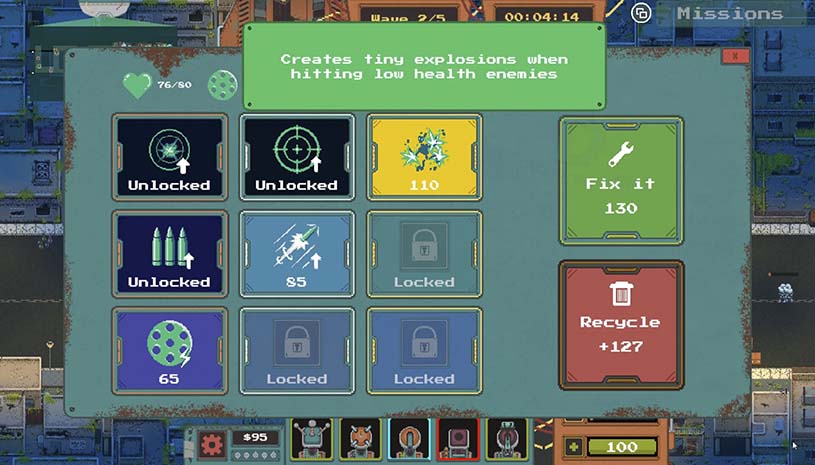Image resolution: width=815 pixels, height=465 pixels.
Task: Click the green plus button beside 100
Action: 573,447
